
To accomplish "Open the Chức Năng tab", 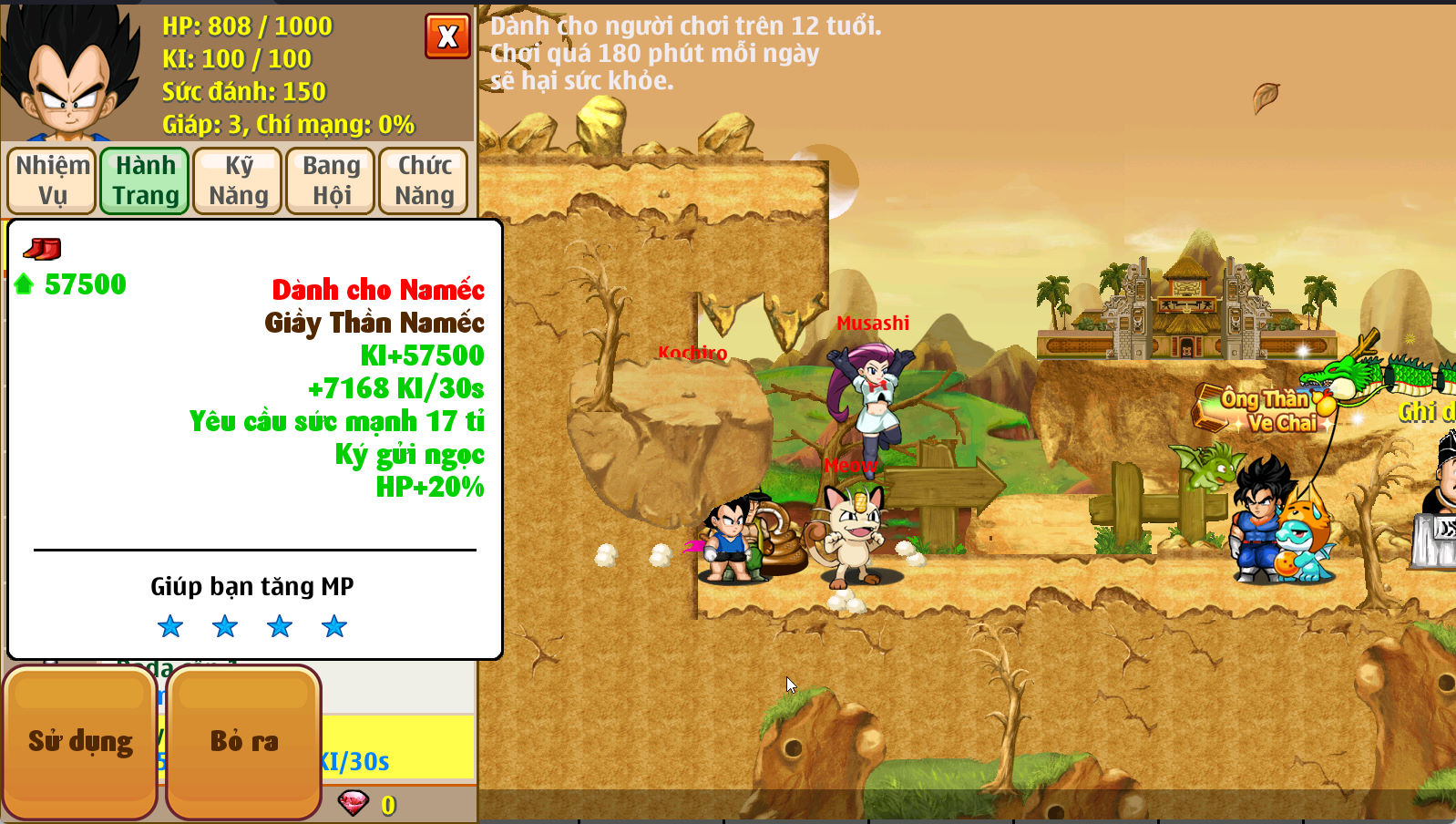I will click(424, 180).
